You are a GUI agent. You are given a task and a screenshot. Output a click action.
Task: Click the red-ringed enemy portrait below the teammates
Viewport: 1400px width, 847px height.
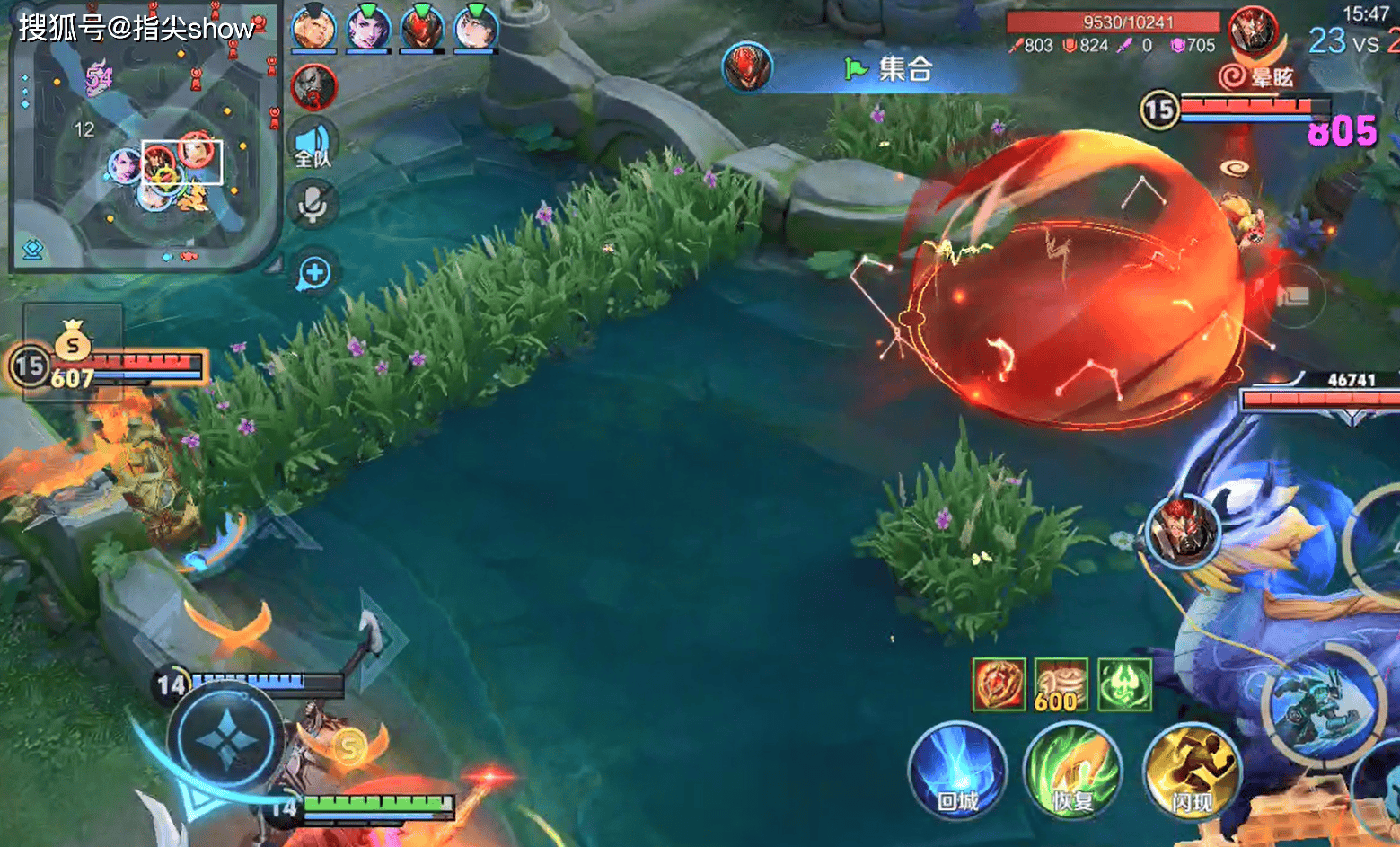click(313, 87)
